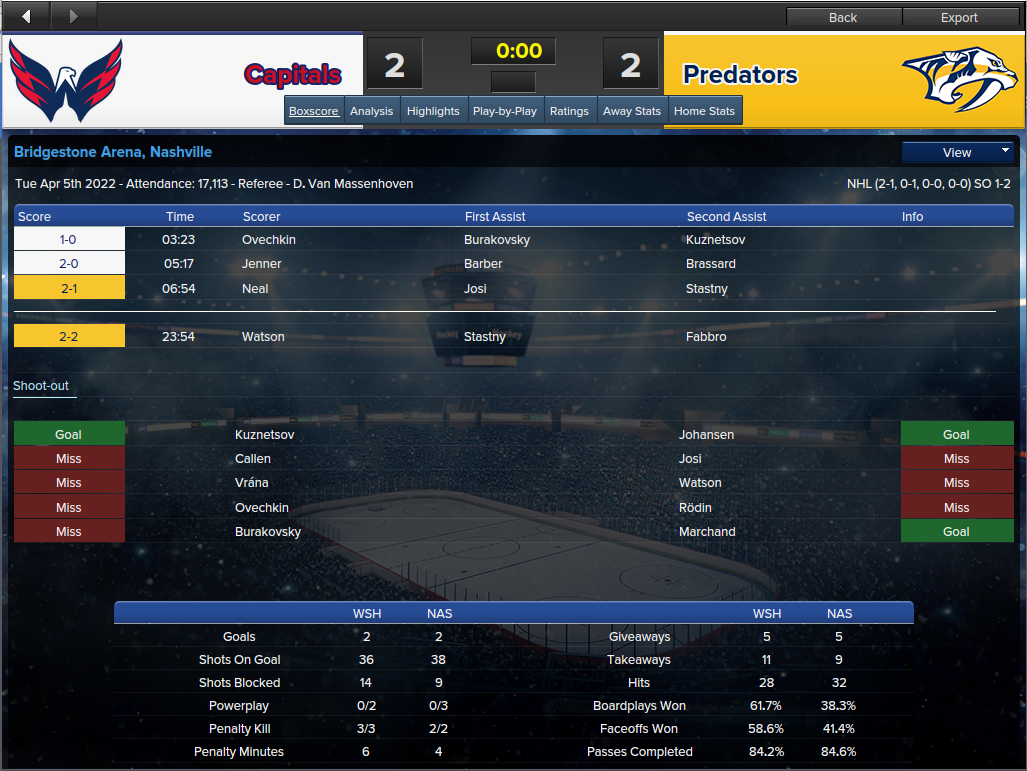The image size is (1027, 771).
Task: Open the Highlights tab
Action: tap(433, 111)
